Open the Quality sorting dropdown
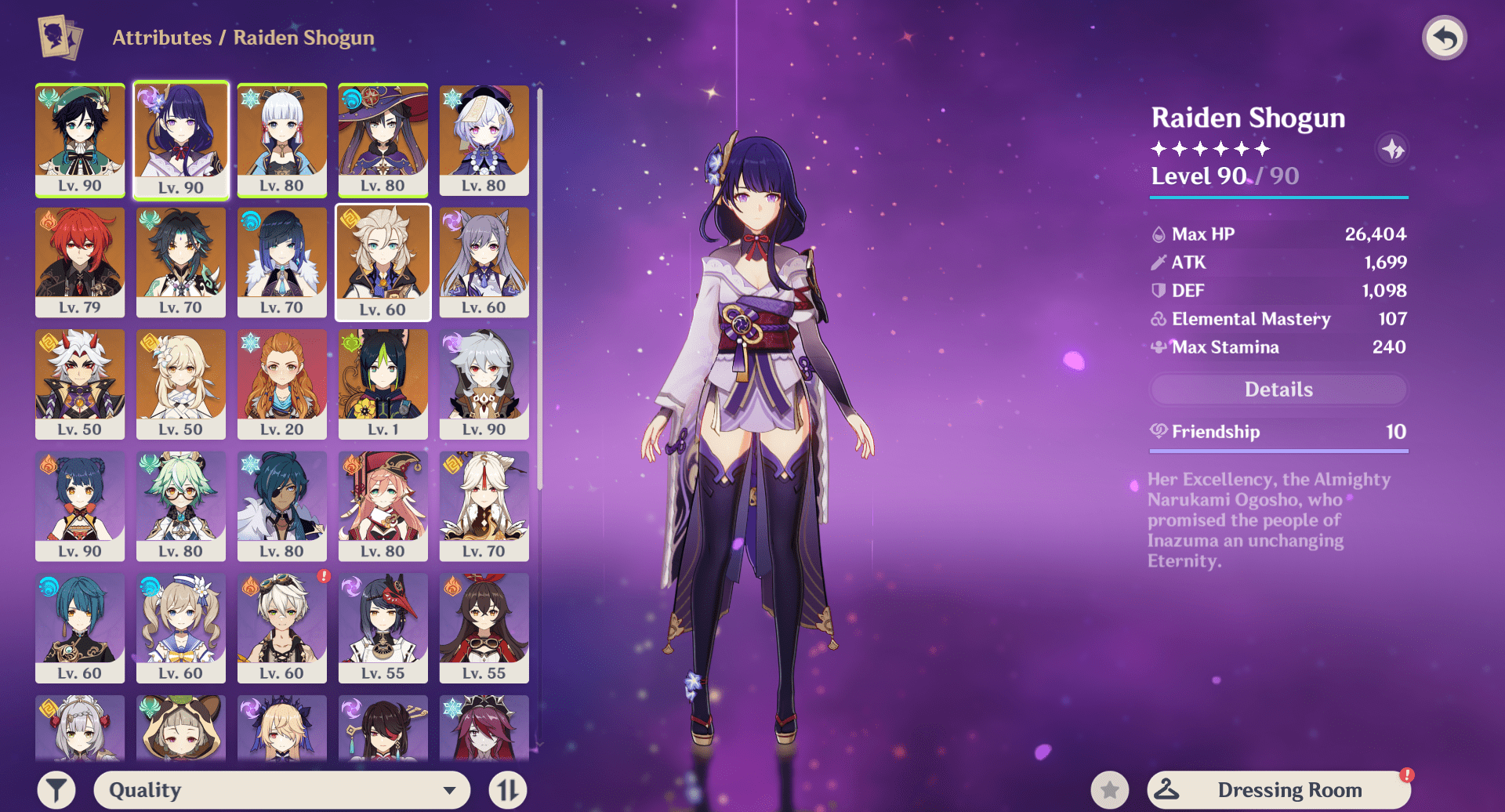This screenshot has width=1505, height=812. [281, 789]
